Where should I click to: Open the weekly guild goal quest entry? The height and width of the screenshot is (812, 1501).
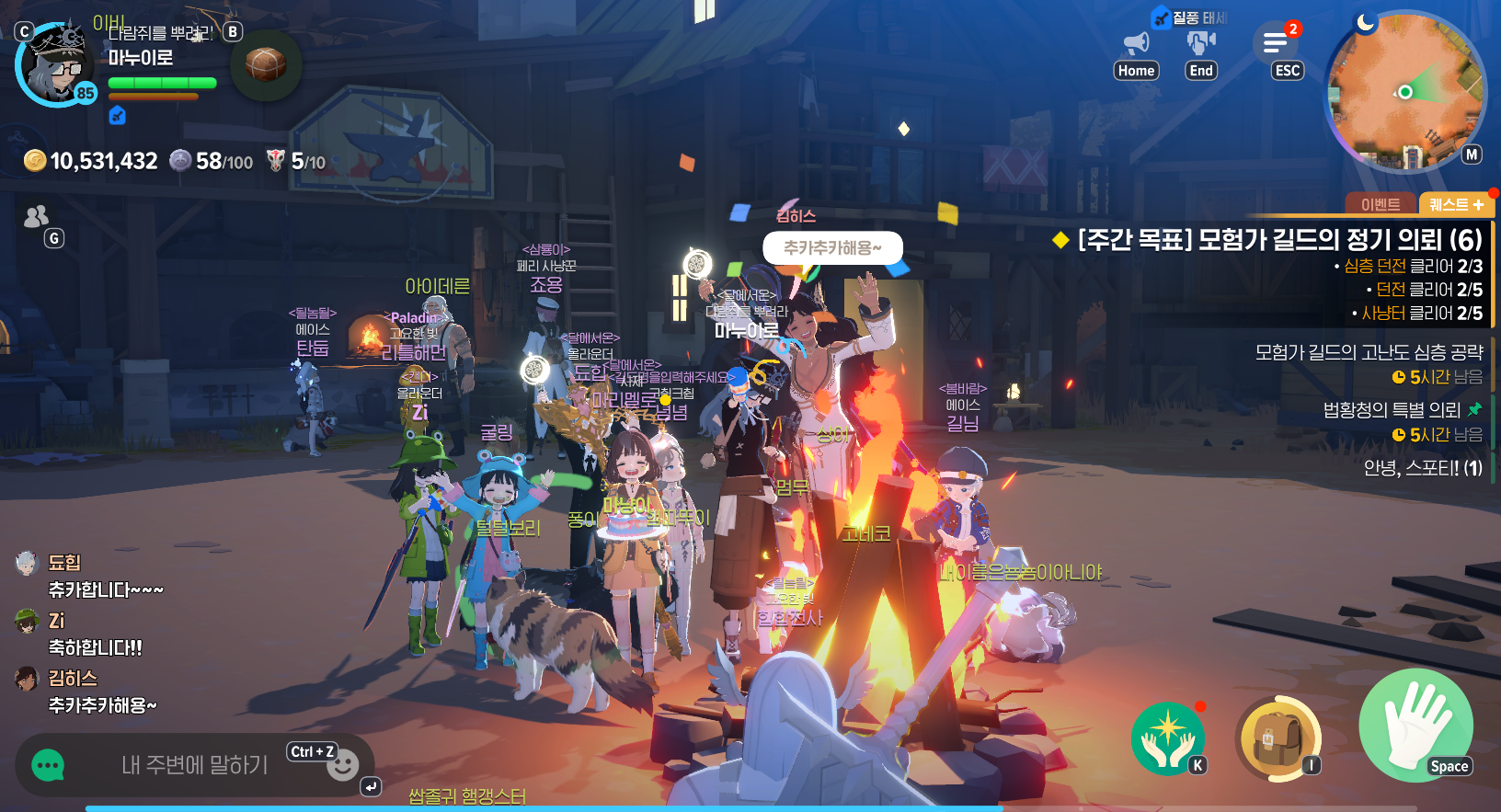coord(1278,240)
